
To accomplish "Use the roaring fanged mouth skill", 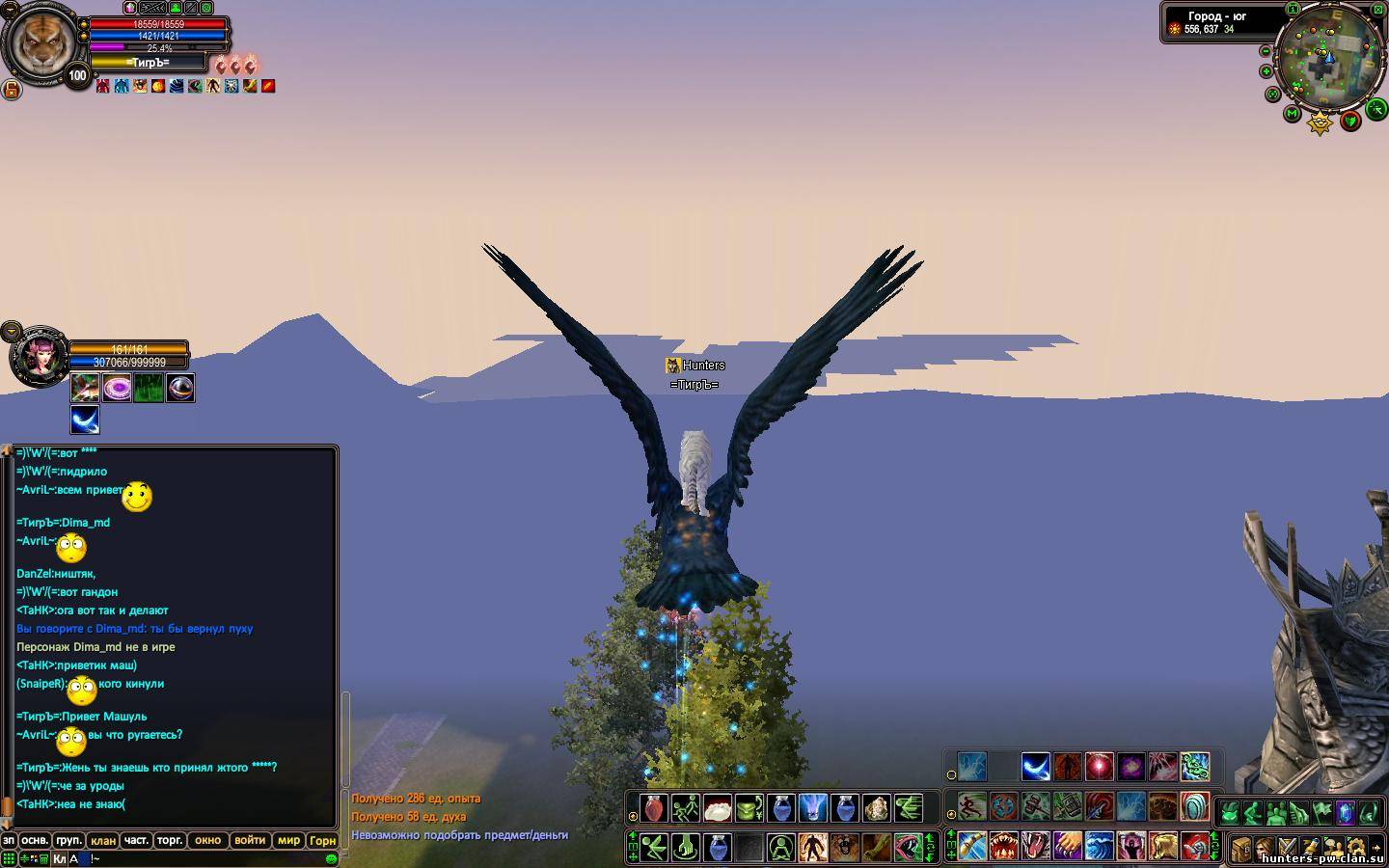I will pos(1003,847).
